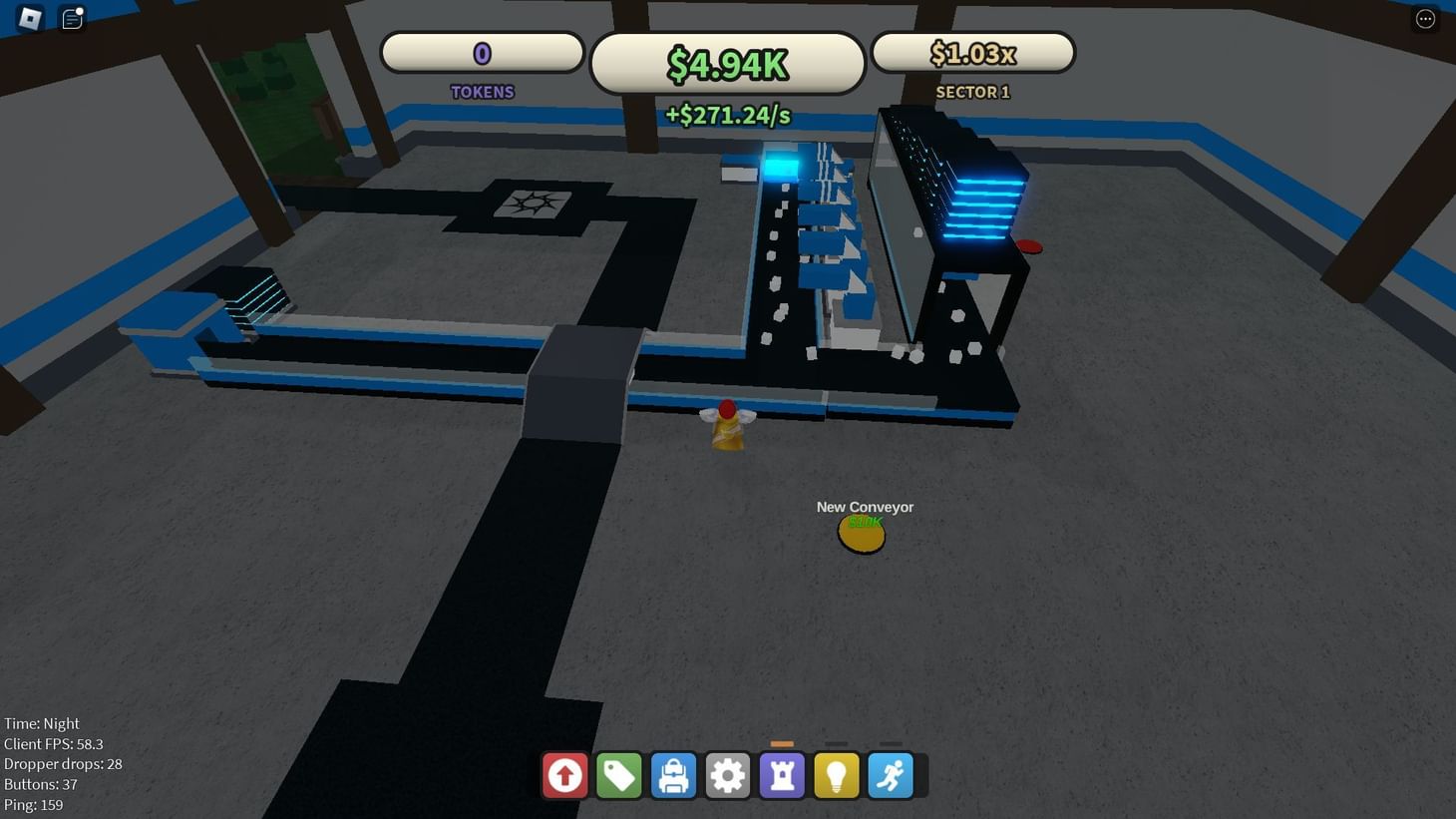Select the SECTOR 1 label
The height and width of the screenshot is (819, 1456).
[x=972, y=92]
